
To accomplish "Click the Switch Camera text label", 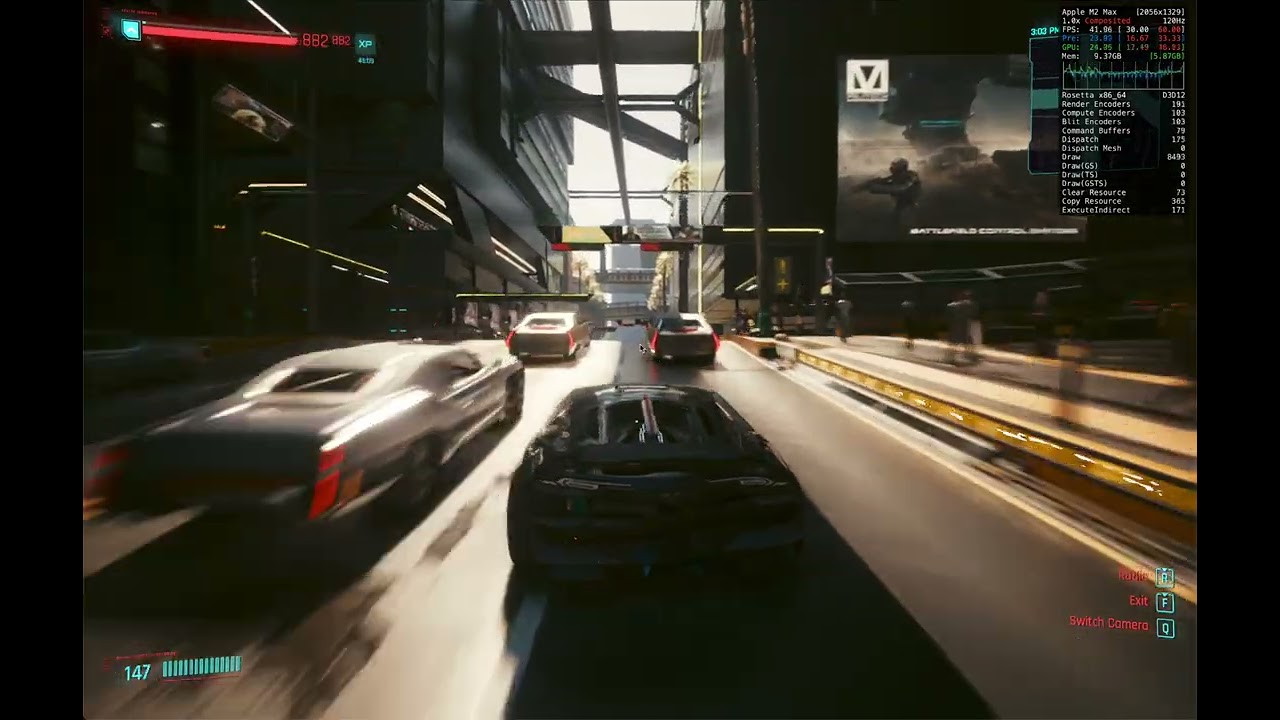I will [x=1112, y=623].
